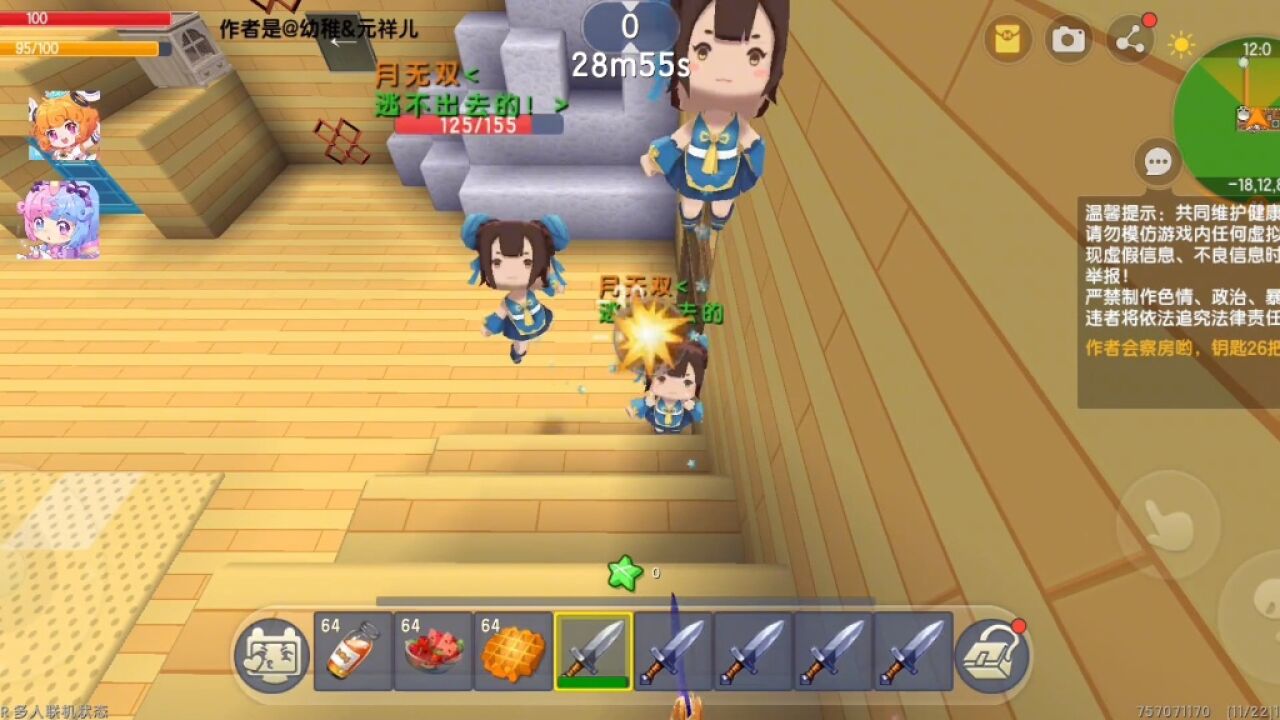The height and width of the screenshot is (720, 1280).
Task: Open chat with the speech bubble icon
Action: [x=1158, y=162]
